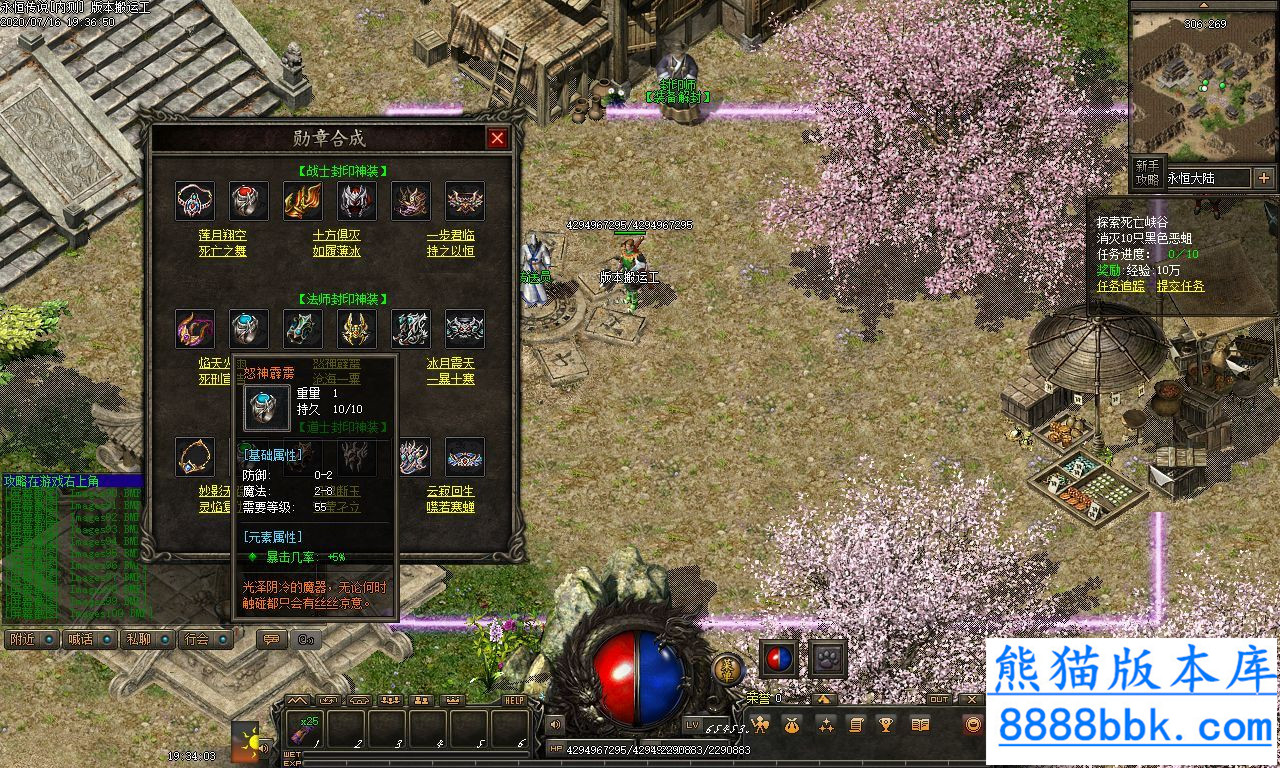Open the bag icon in the bottom bar

coord(792,725)
